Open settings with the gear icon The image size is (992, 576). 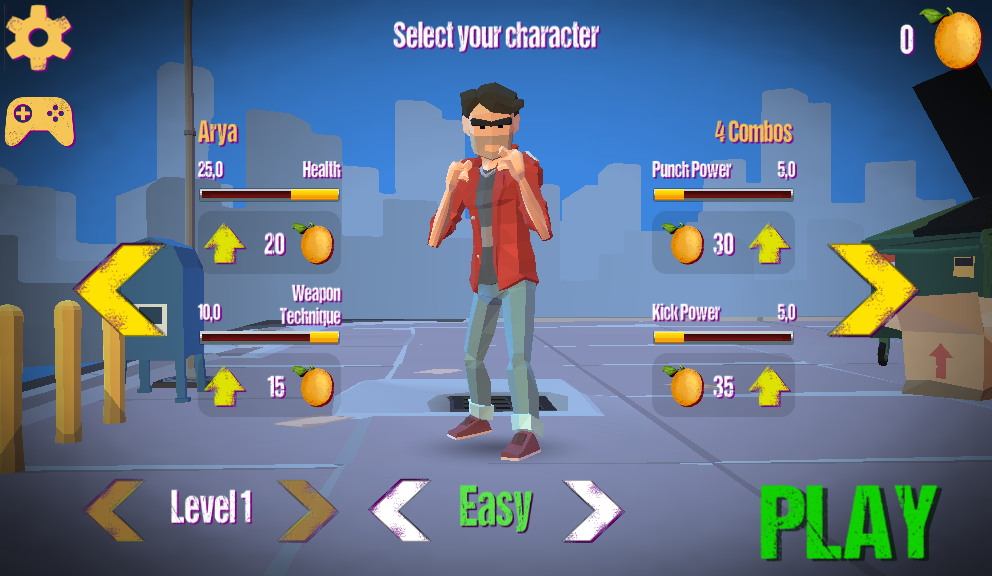point(38,37)
